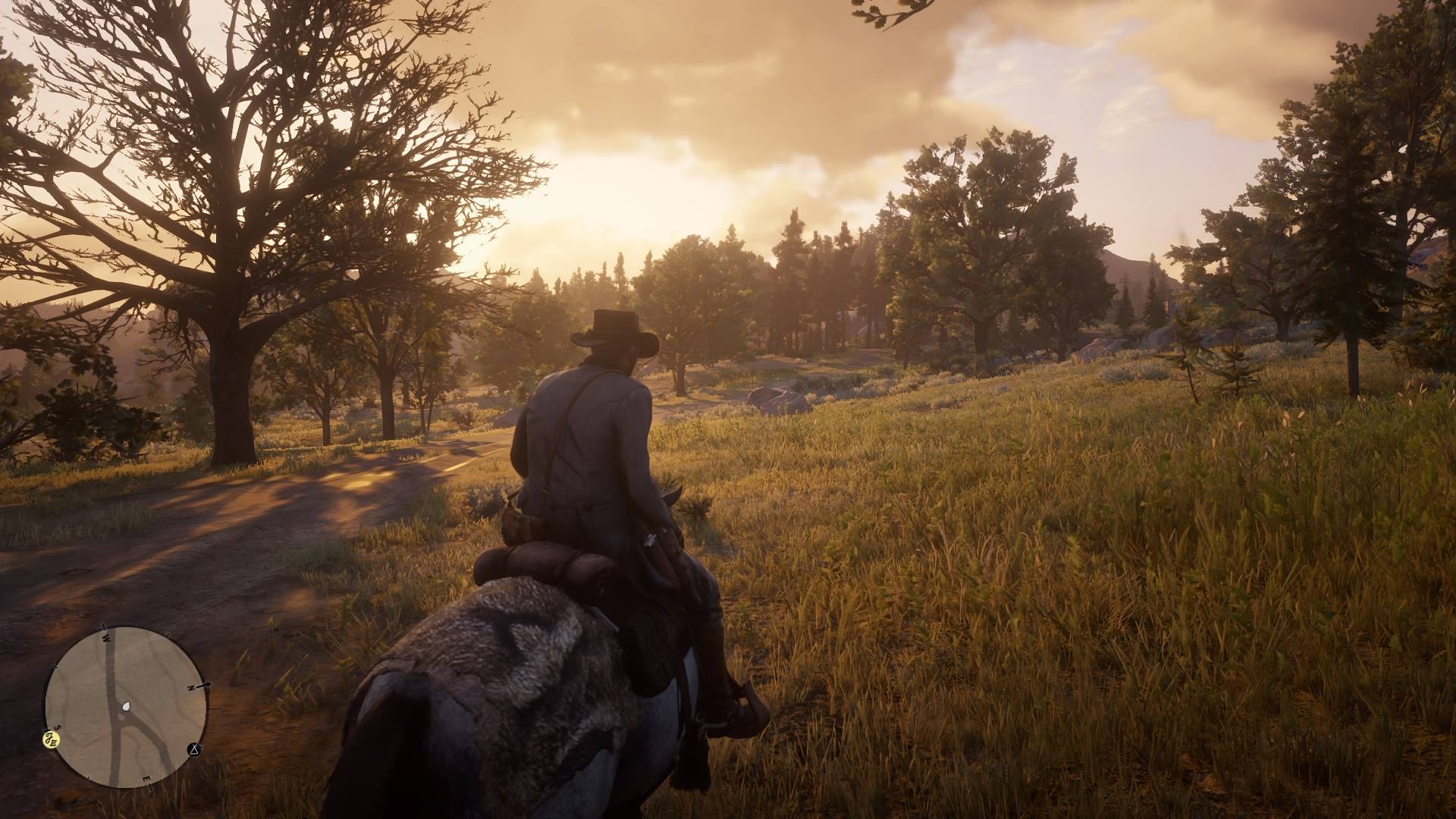Click the white player marker on the minimap
The width and height of the screenshot is (1456, 819).
[x=126, y=705]
